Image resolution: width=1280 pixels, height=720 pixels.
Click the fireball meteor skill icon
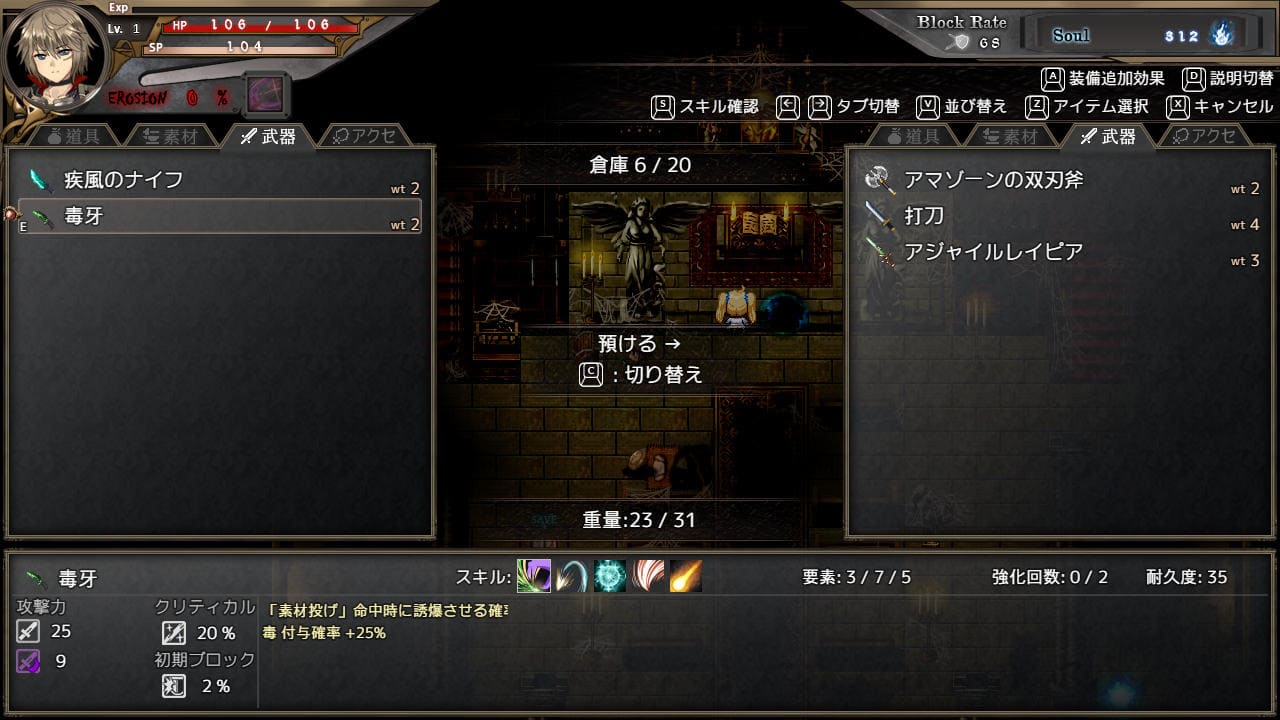pyautogui.click(x=686, y=576)
